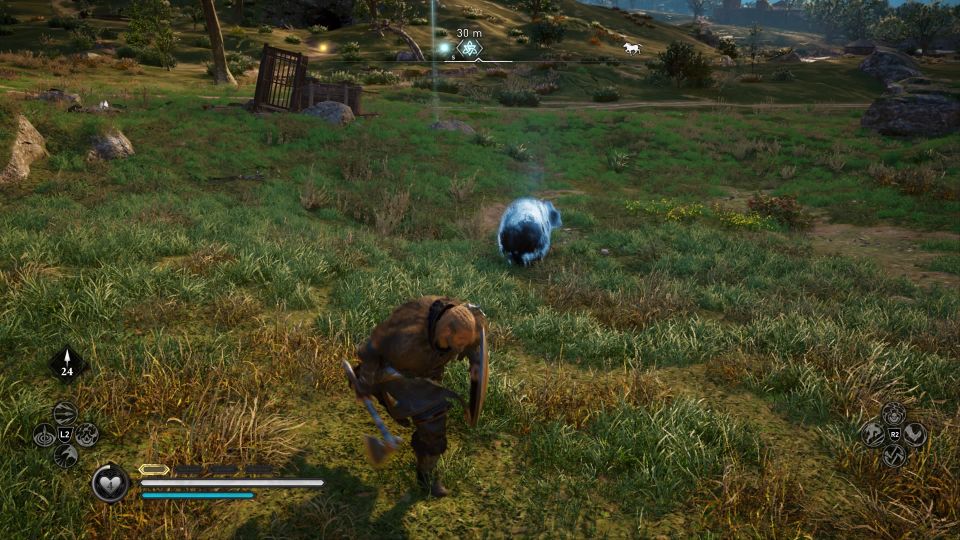This screenshot has width=960, height=540.
Task: Activate the crossed-axes melee ability
Action: (x=893, y=455)
